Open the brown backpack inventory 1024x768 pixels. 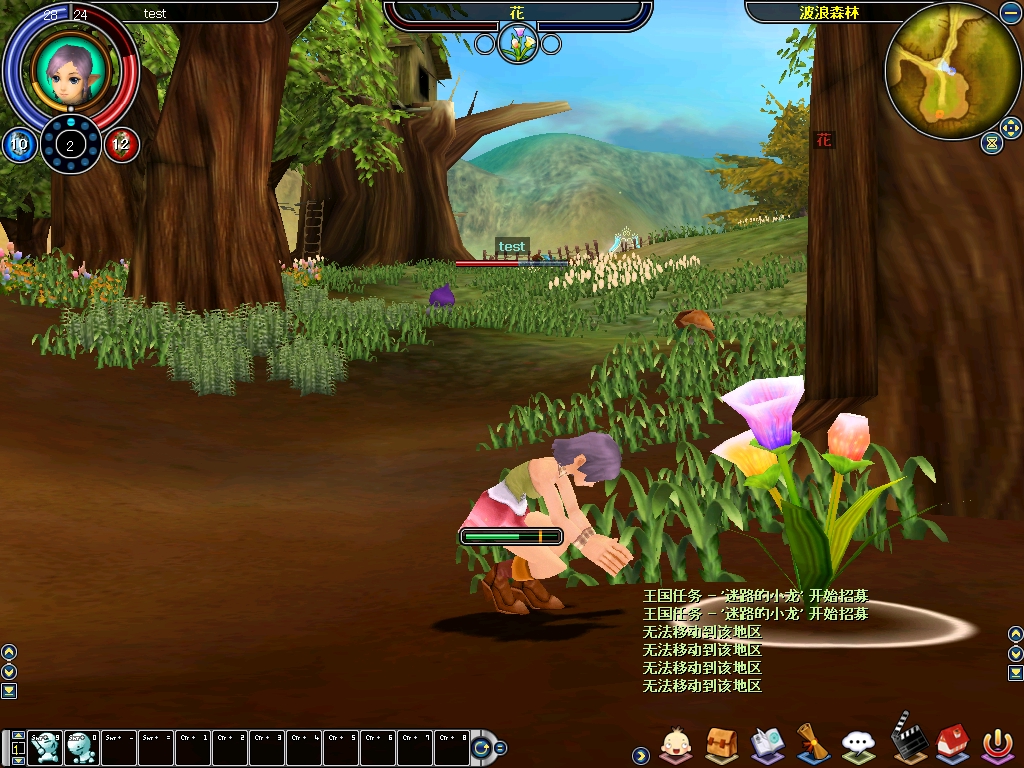tap(721, 744)
